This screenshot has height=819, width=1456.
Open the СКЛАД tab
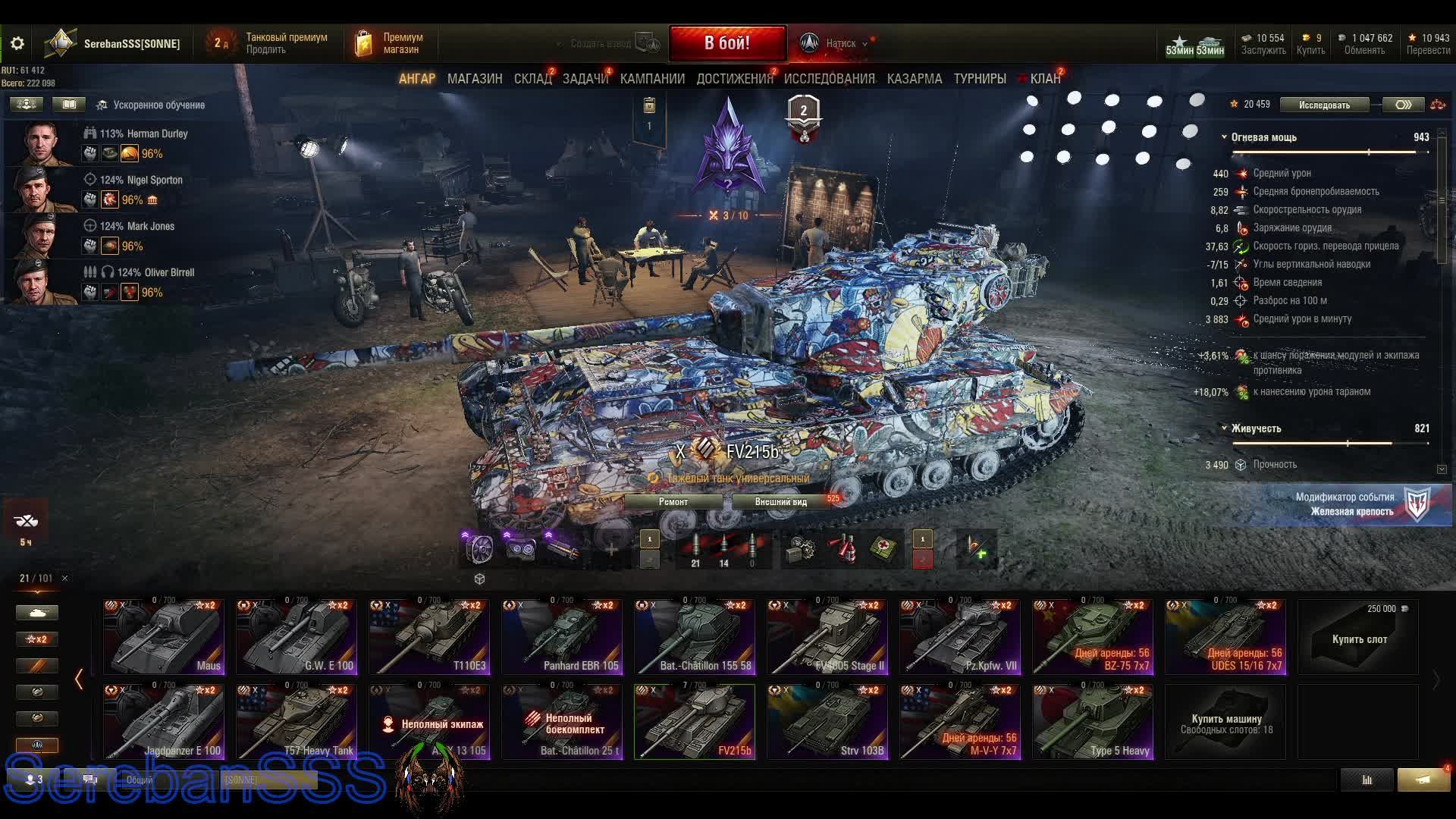coord(532,79)
